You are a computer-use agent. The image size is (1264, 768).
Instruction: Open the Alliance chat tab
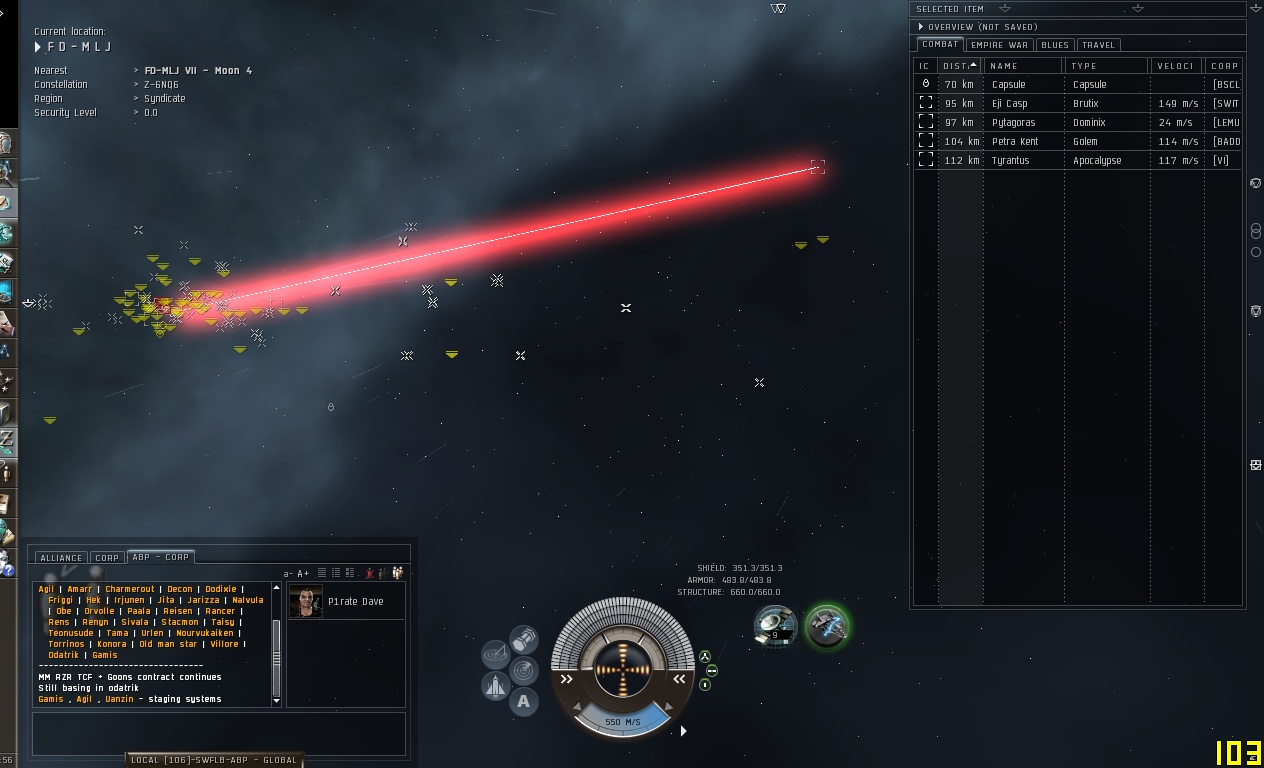(61, 558)
